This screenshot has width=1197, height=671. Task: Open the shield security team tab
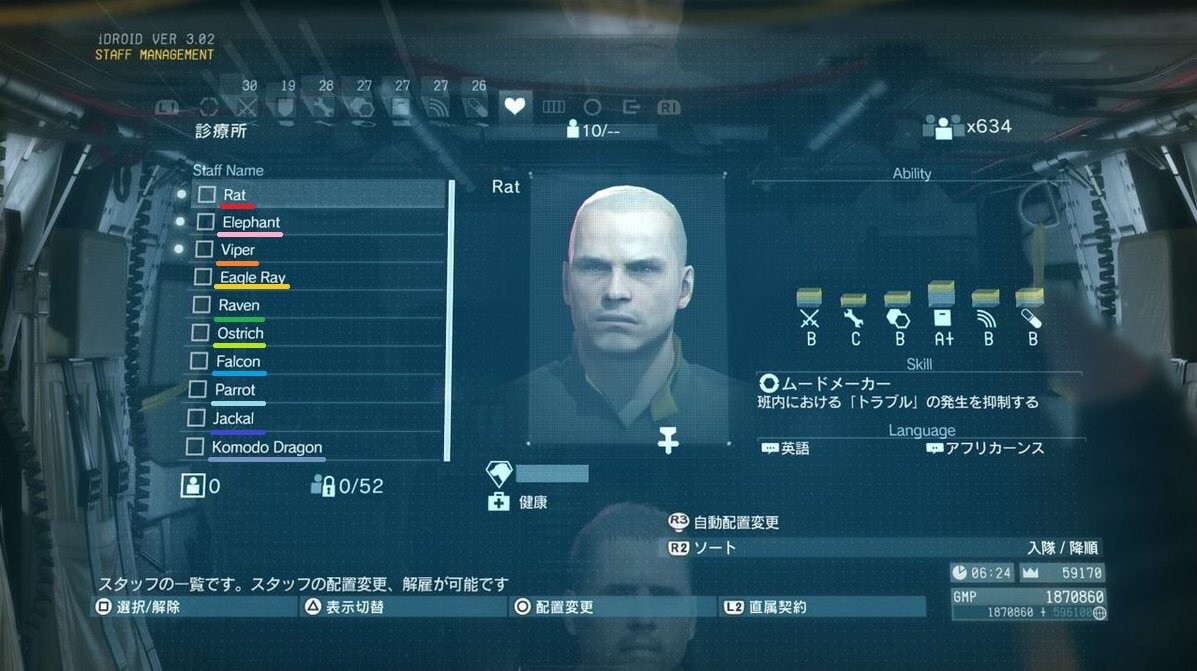click(x=286, y=106)
